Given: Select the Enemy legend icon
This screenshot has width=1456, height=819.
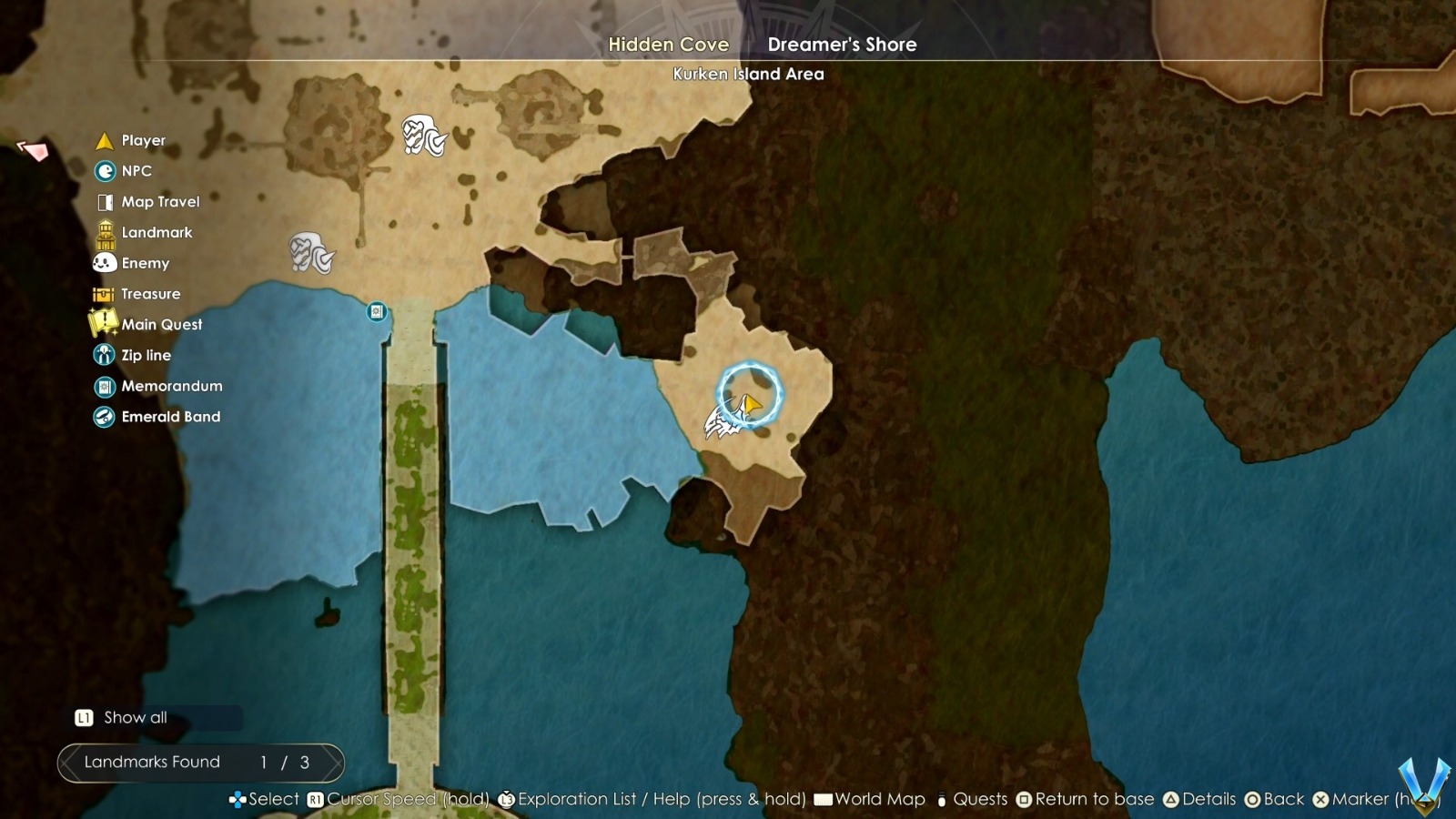Looking at the screenshot, I should 104,263.
